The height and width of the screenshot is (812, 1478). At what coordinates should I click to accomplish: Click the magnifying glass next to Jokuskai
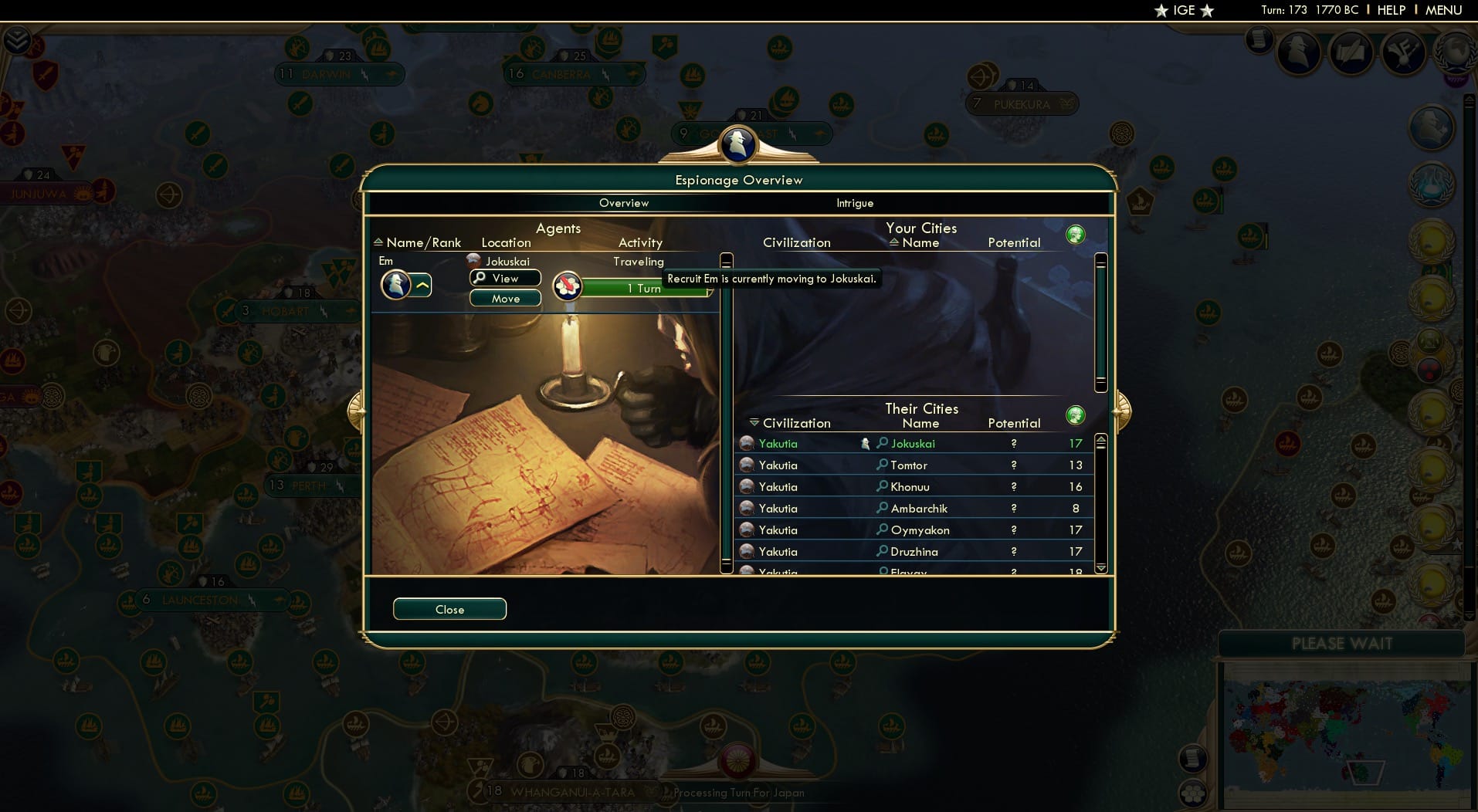coord(882,443)
